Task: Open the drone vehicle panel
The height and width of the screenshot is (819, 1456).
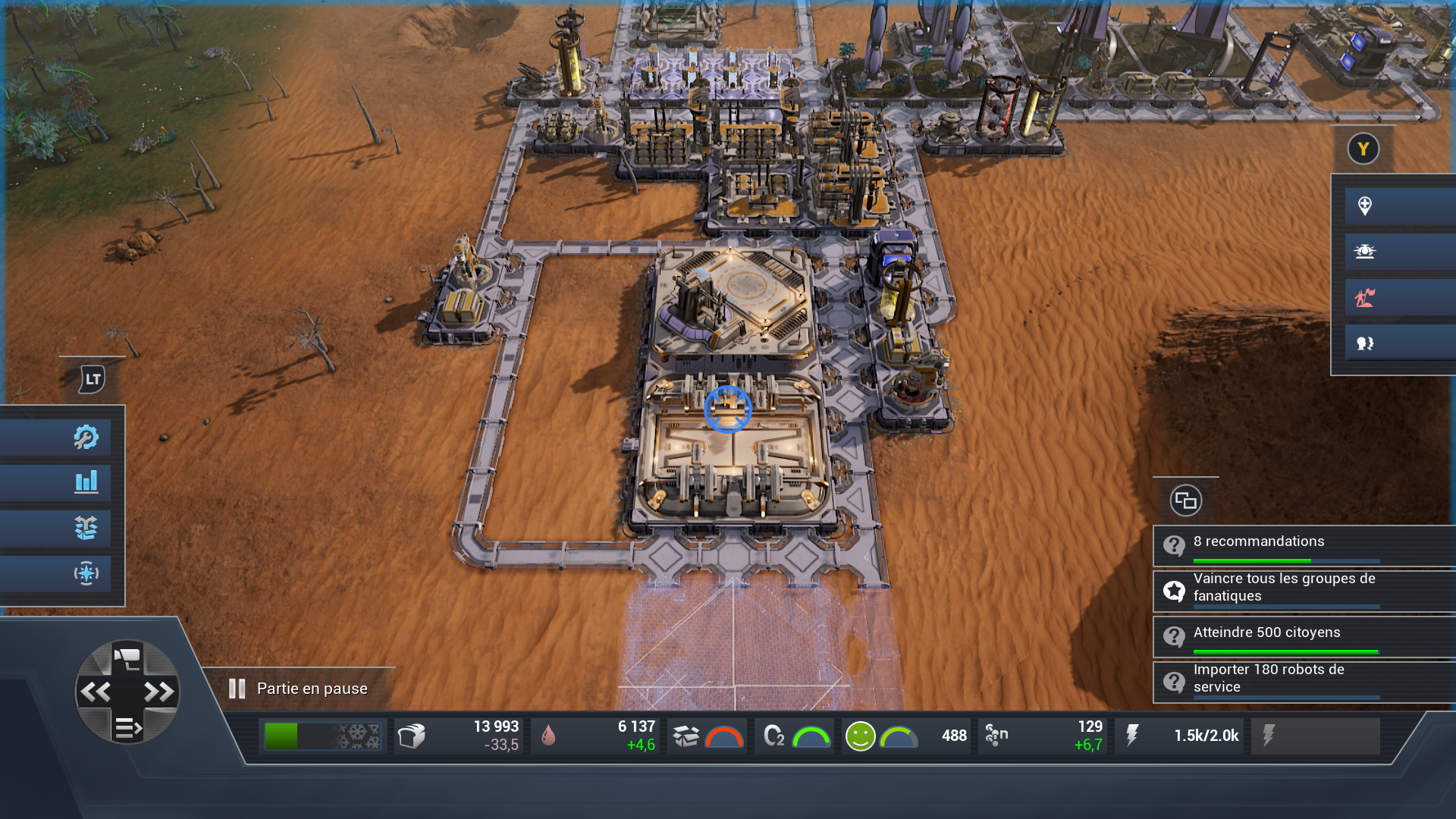Action: point(1364,252)
